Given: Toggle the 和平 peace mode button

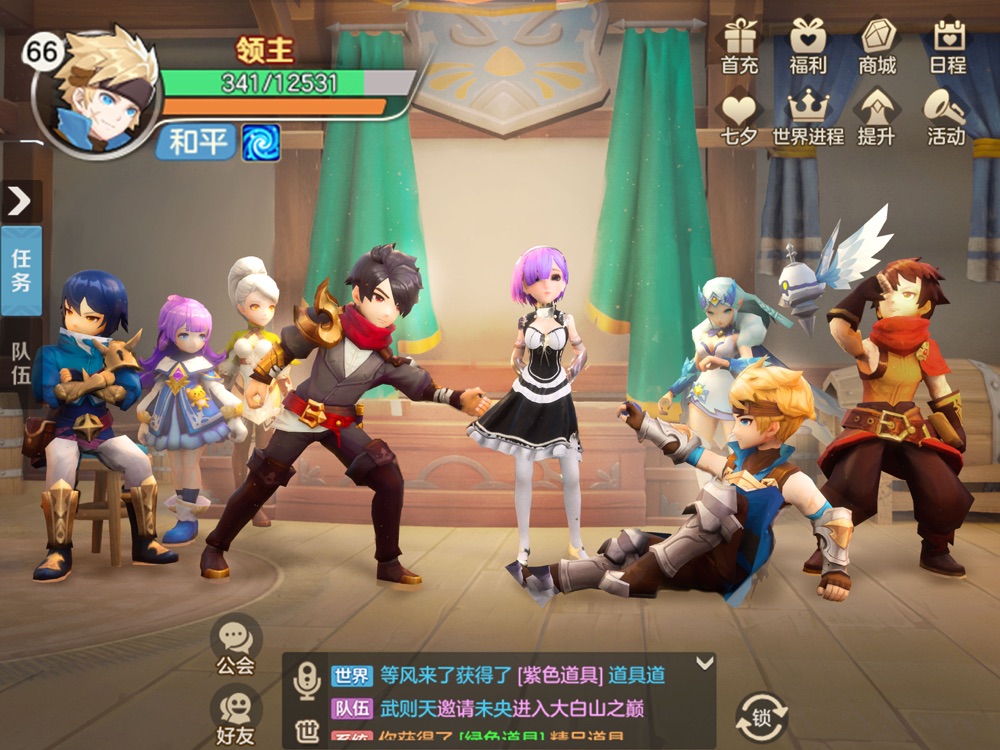Looking at the screenshot, I should coord(197,142).
